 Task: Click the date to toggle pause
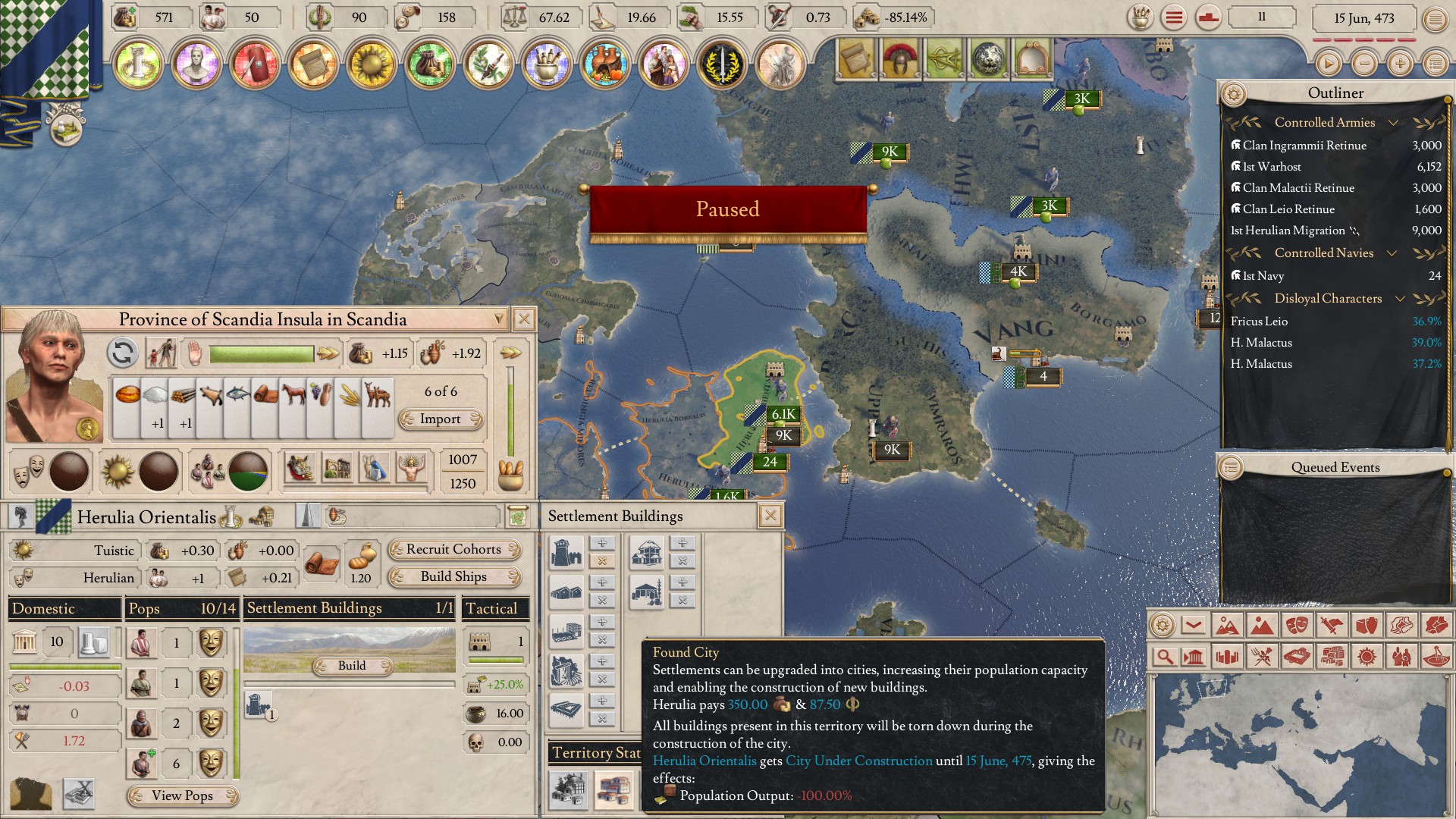[x=1363, y=18]
